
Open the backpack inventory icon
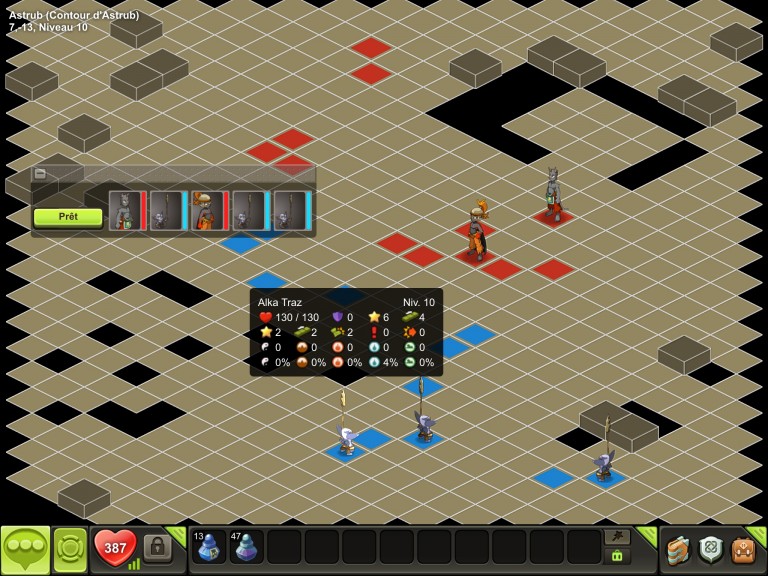(x=743, y=549)
